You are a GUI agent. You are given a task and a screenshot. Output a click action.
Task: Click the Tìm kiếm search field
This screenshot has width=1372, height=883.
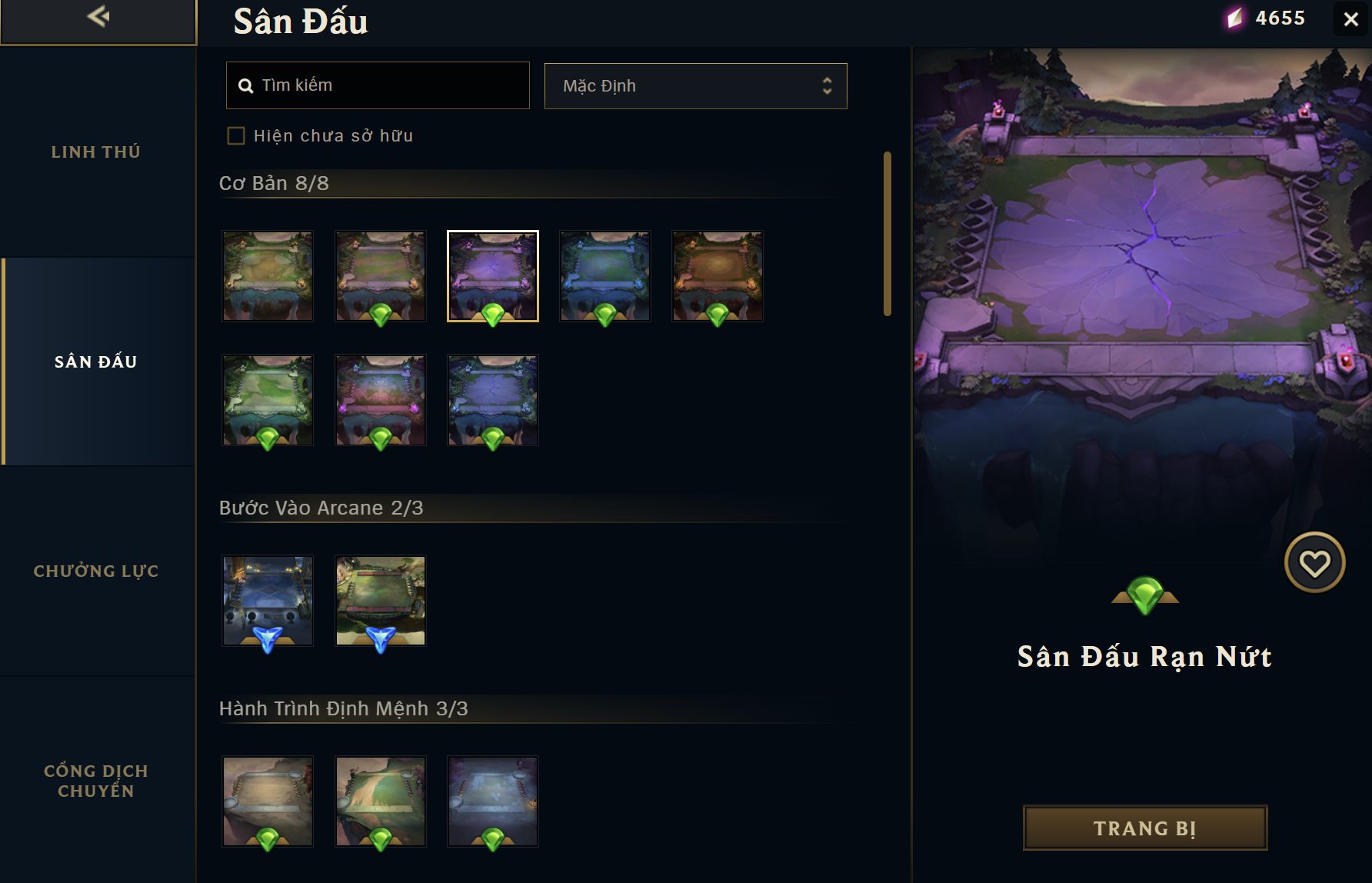[x=378, y=85]
